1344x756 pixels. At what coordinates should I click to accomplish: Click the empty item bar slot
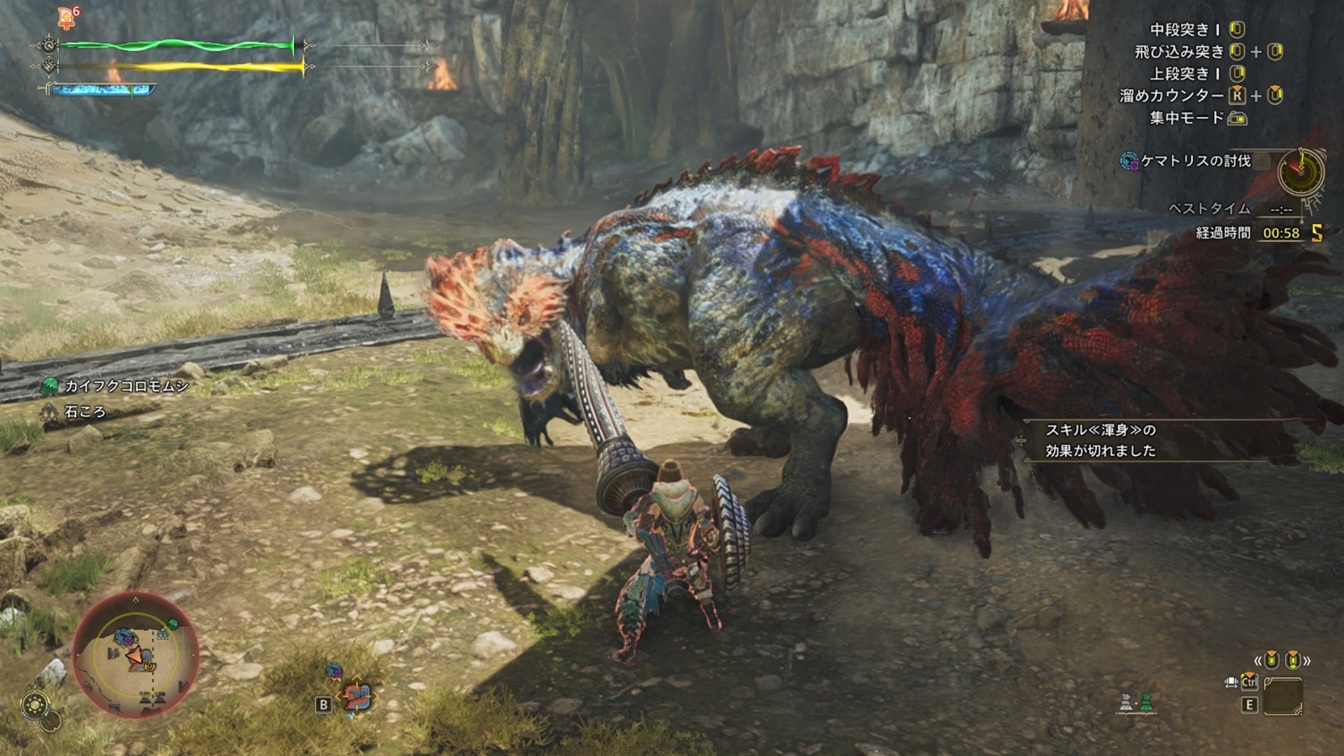pos(1282,696)
